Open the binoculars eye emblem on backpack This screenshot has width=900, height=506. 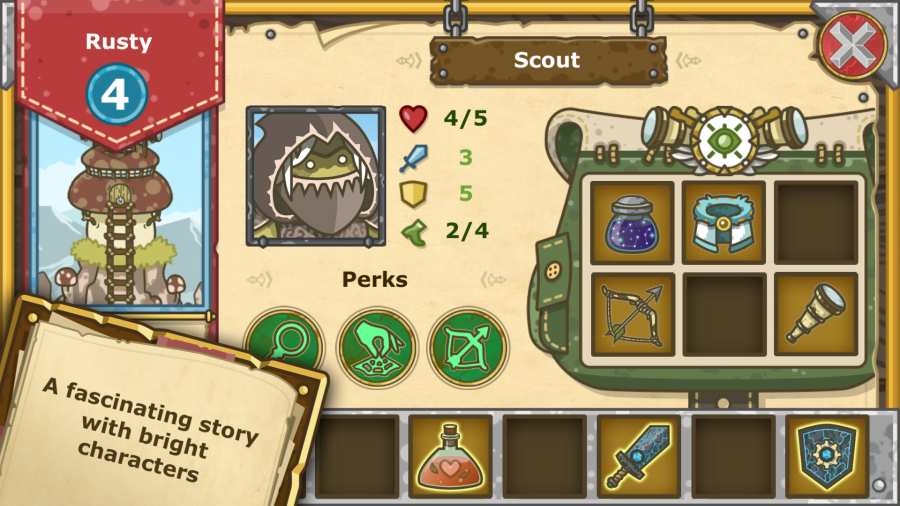724,138
